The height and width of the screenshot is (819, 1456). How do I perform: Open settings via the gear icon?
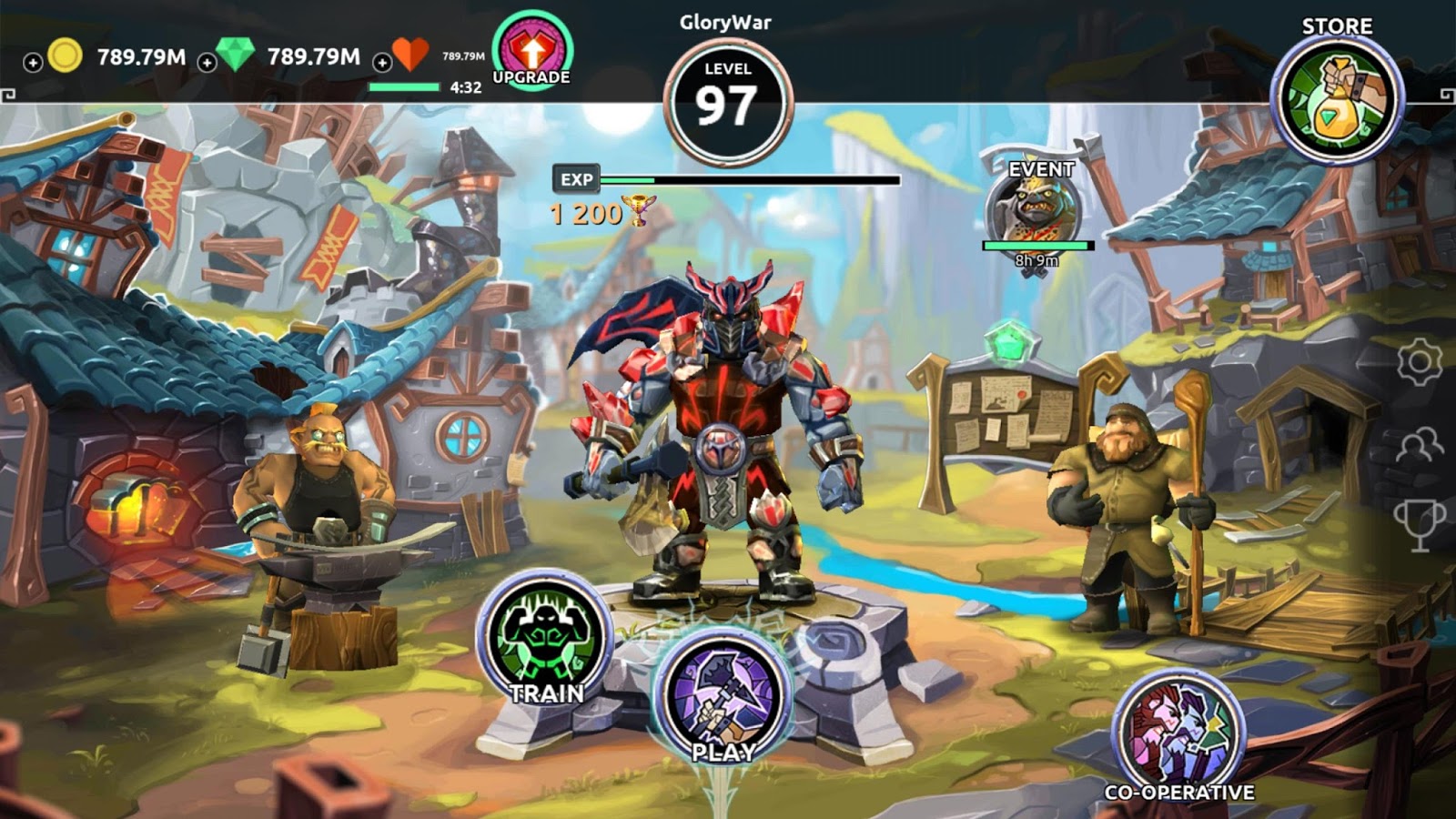pyautogui.click(x=1419, y=362)
